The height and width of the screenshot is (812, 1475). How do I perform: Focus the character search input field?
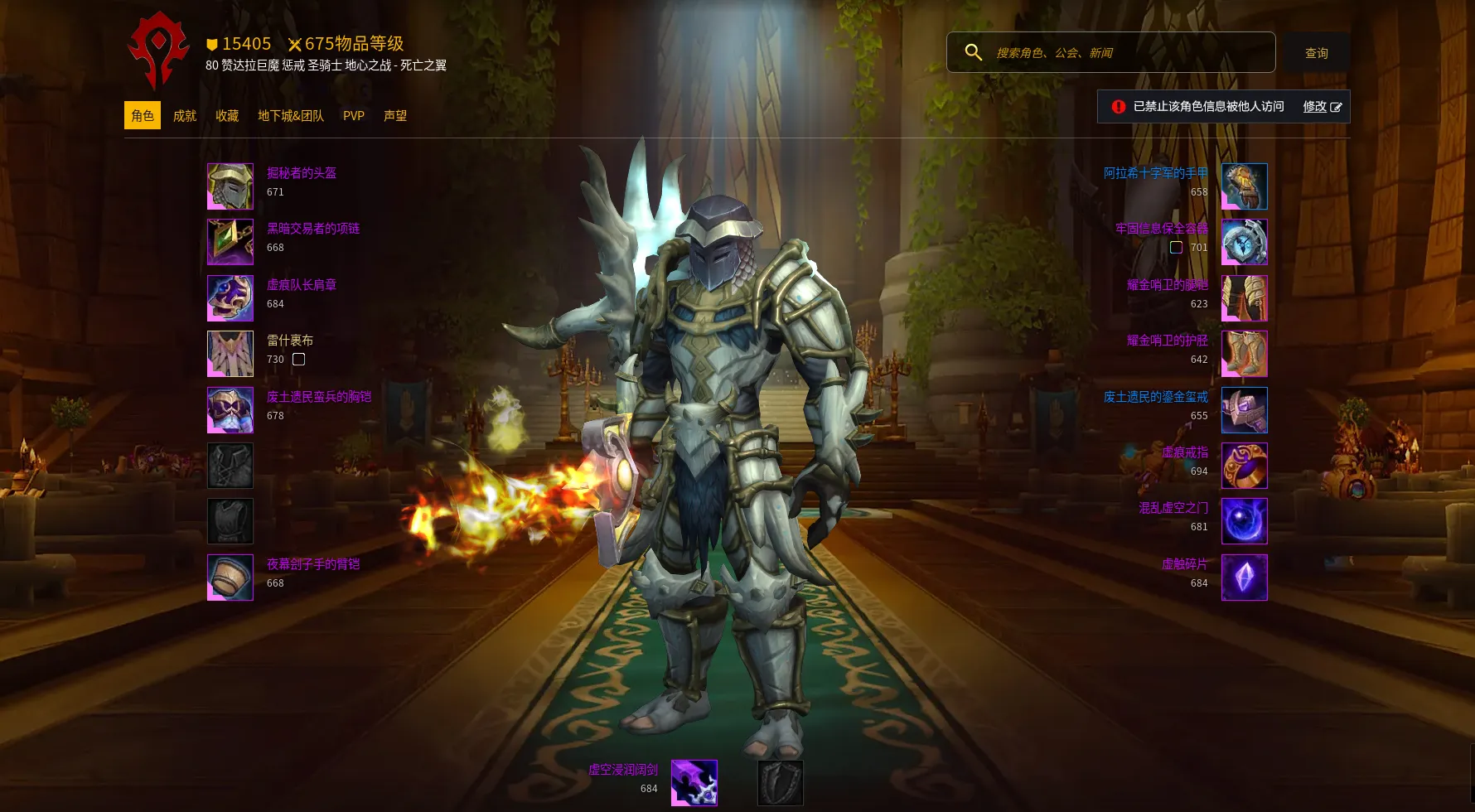click(1127, 53)
